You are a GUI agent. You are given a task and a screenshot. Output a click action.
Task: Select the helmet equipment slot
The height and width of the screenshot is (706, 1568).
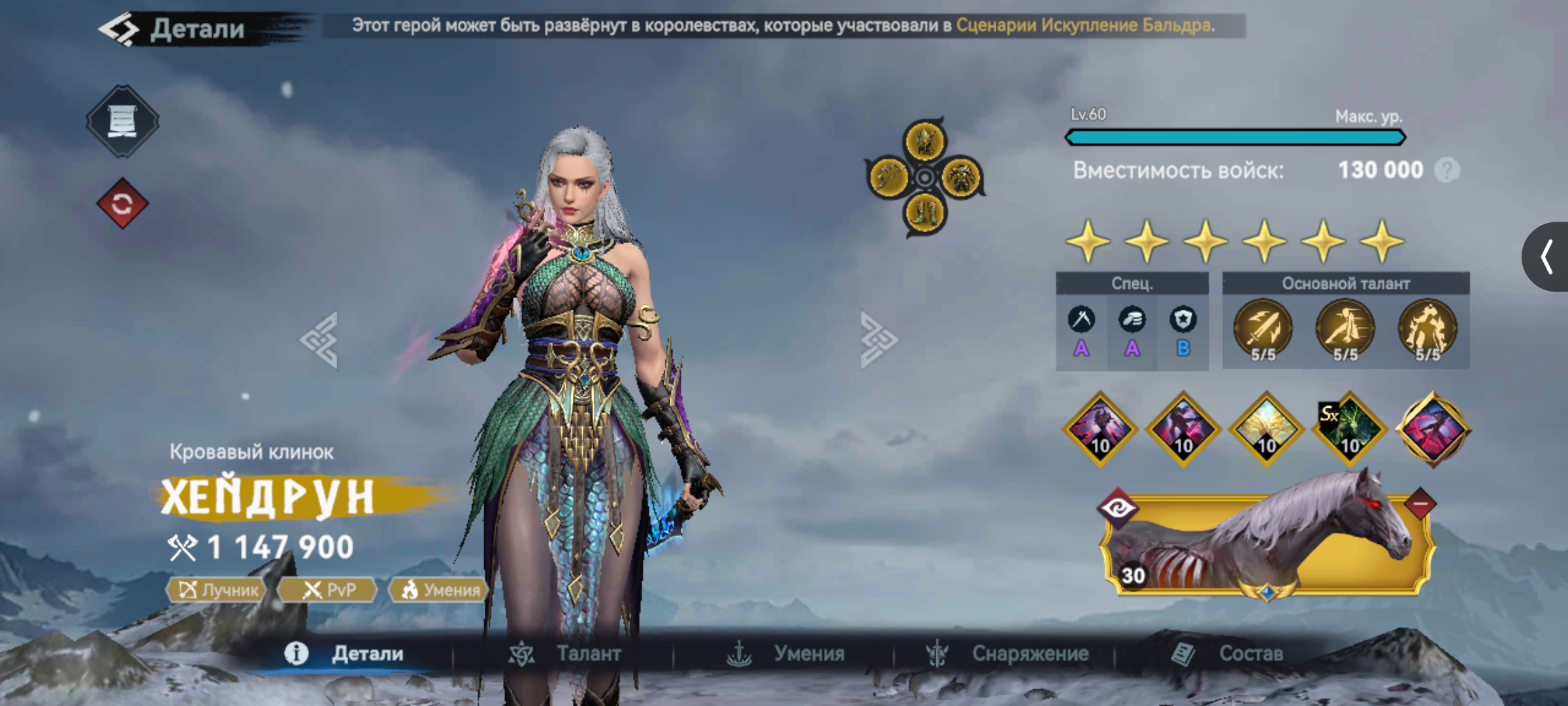tap(924, 141)
